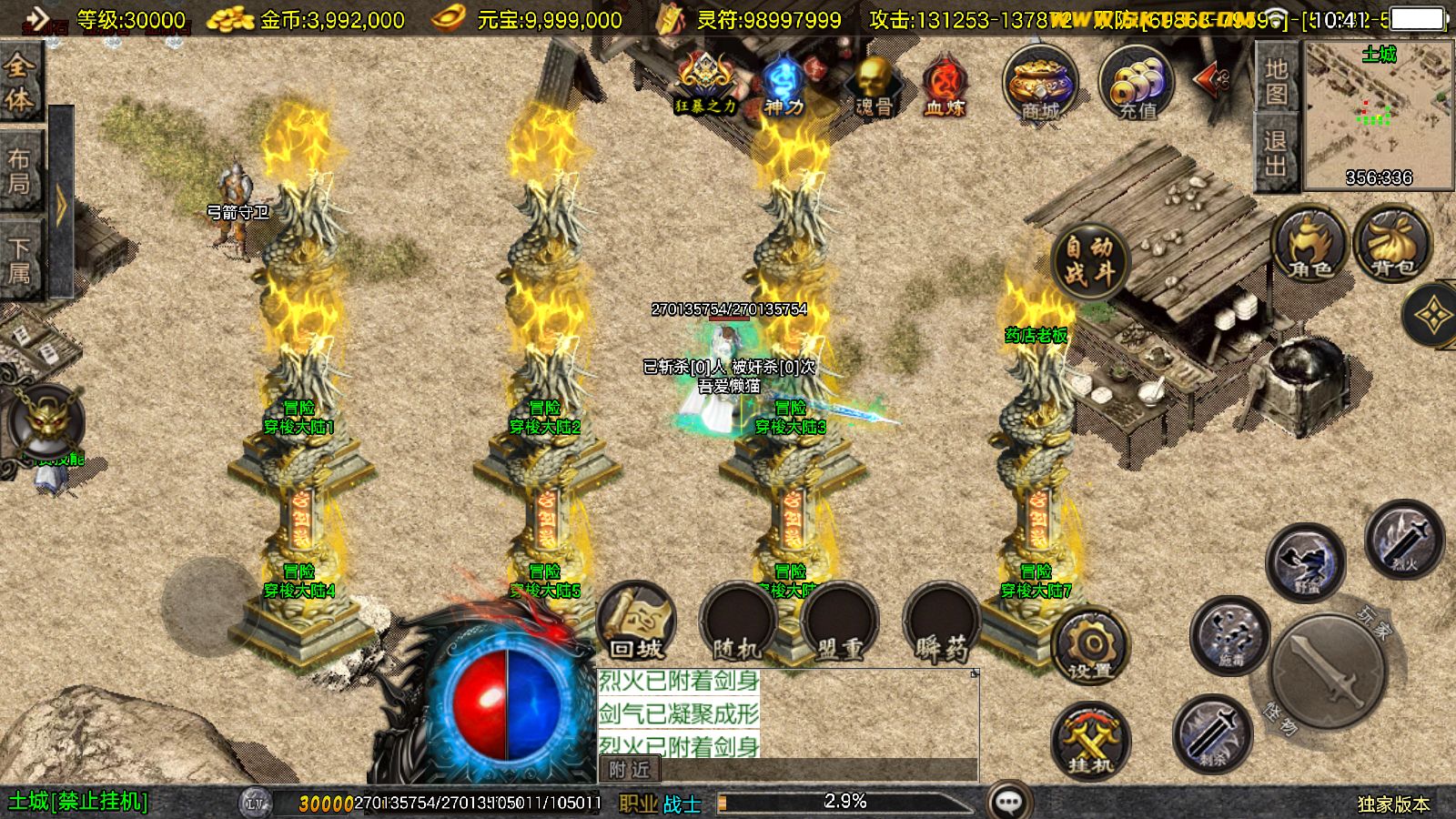Open the 背包 bag inventory
1456x819 pixels.
tap(1392, 244)
